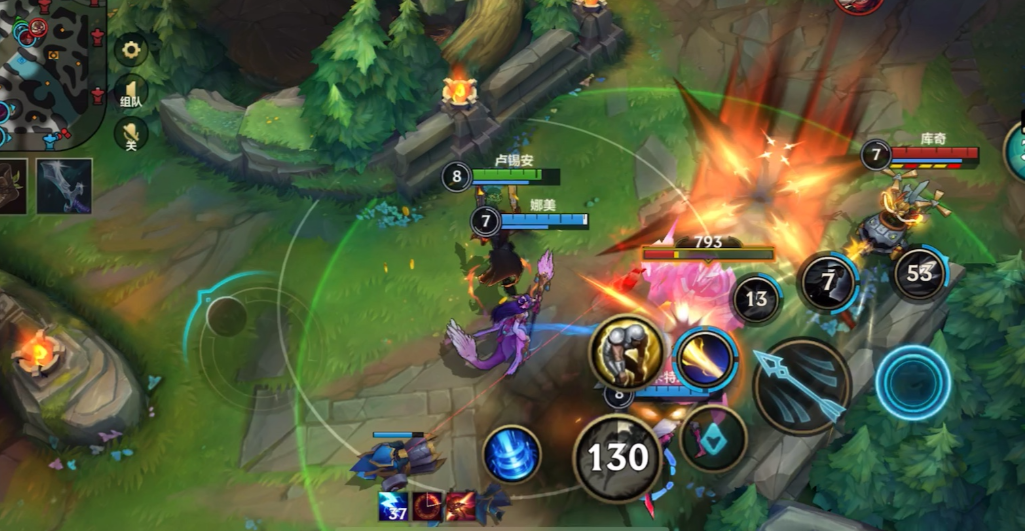Viewport: 1025px width, 531px height.
Task: Cast the golden light slash ability
Action: point(705,358)
